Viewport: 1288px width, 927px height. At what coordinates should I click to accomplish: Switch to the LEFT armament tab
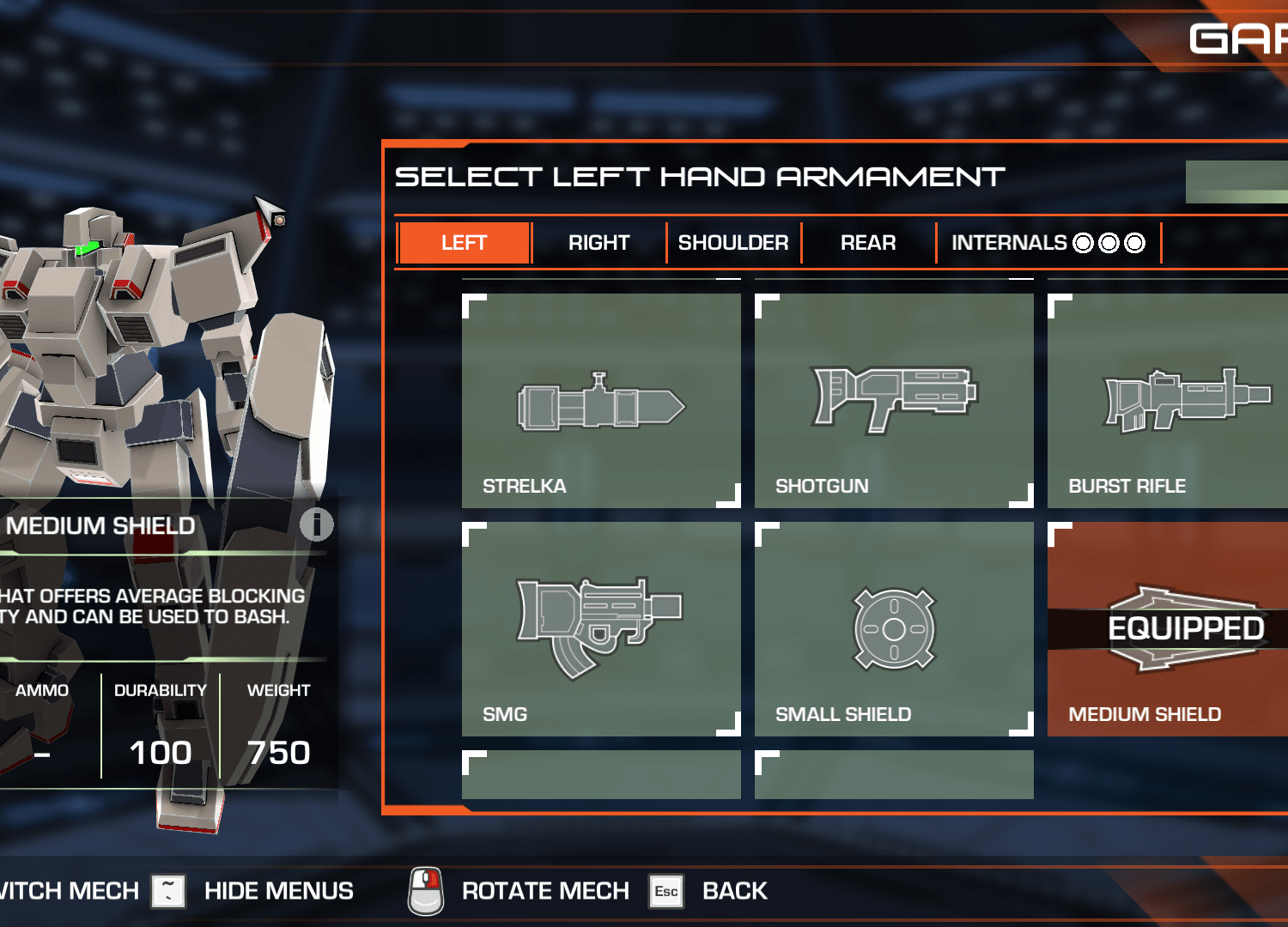click(465, 243)
